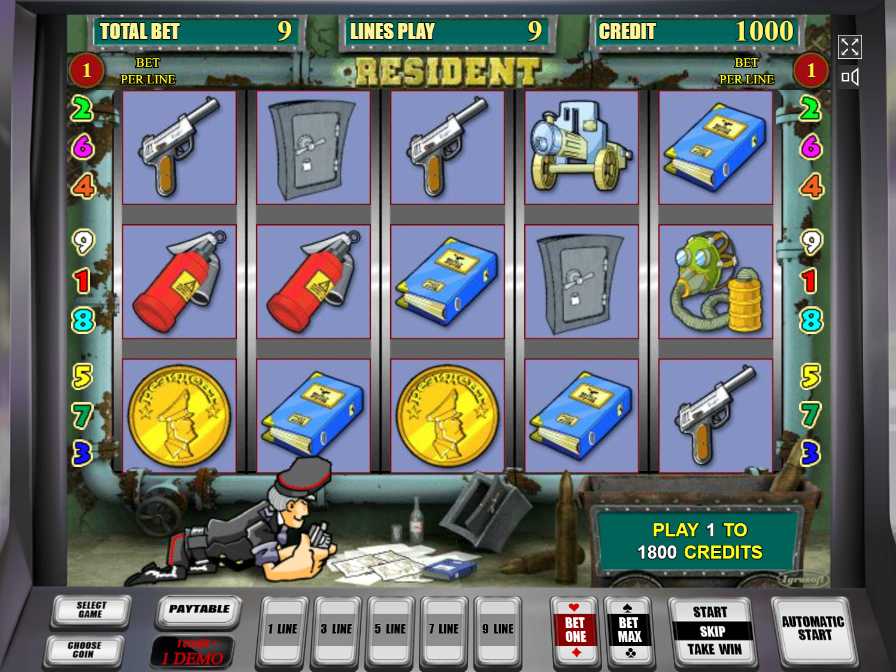
Task: Pick the 7 Line button
Action: tap(444, 629)
